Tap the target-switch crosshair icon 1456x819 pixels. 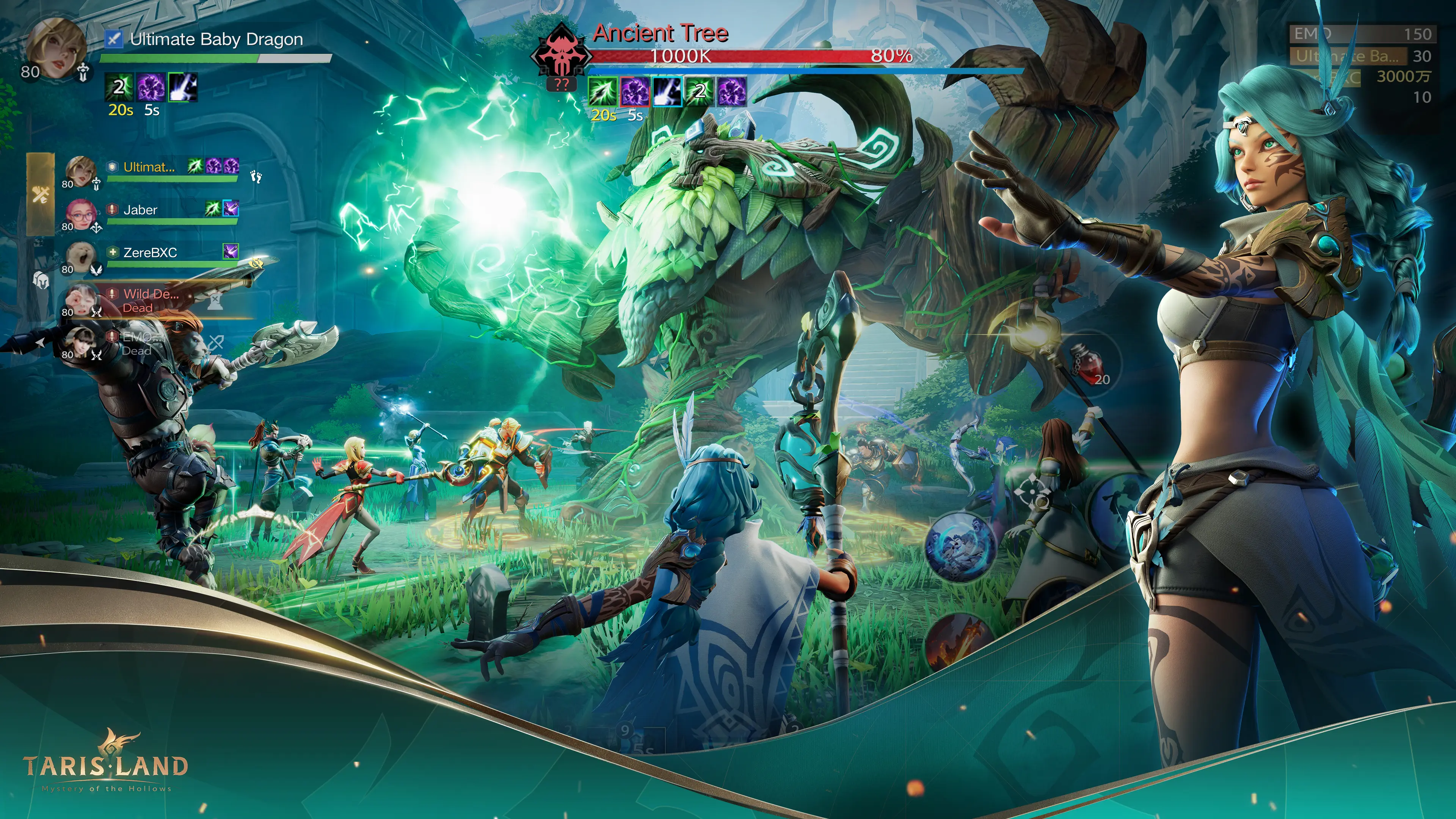tap(1032, 492)
